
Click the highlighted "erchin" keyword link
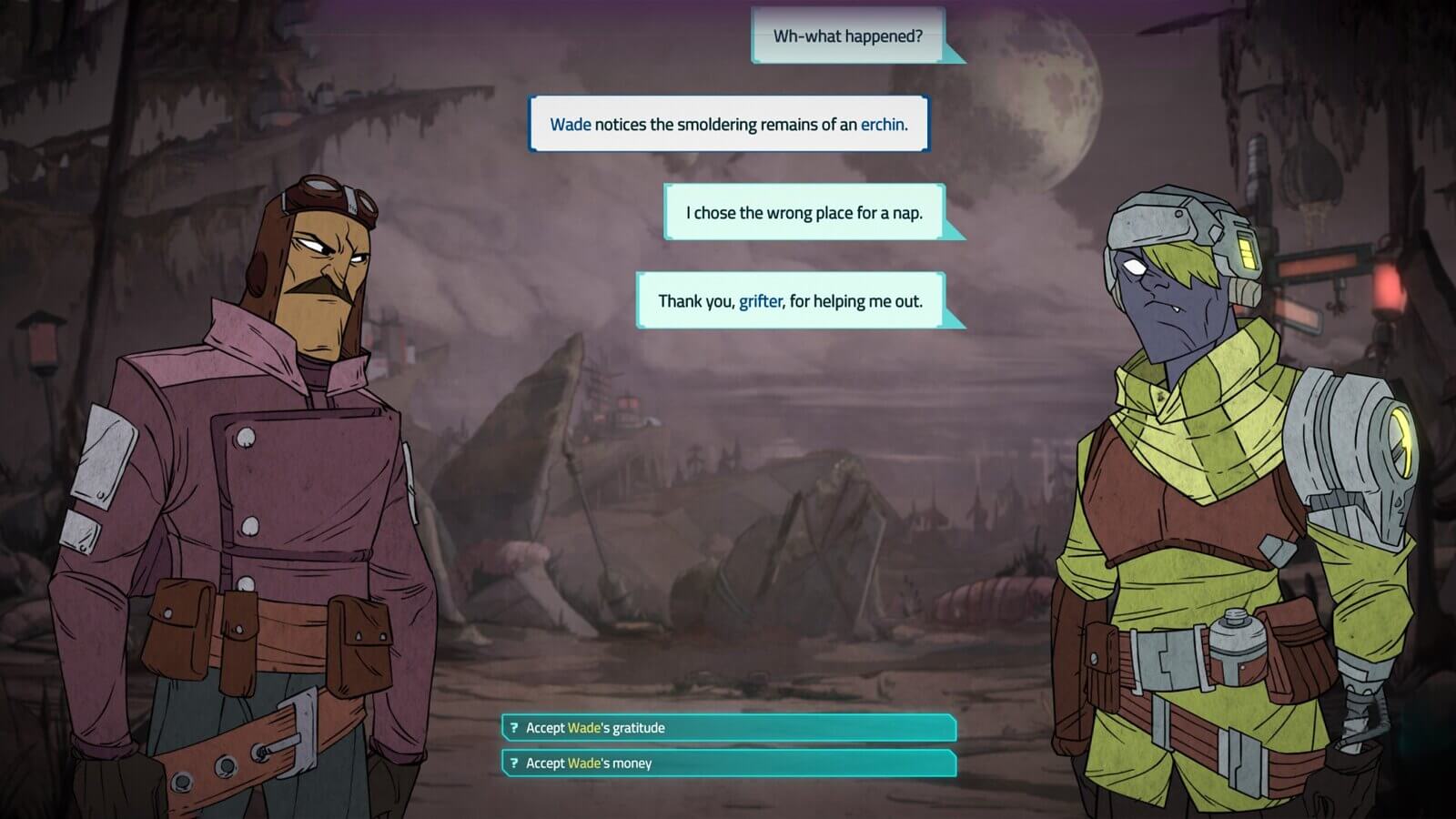[x=882, y=125]
